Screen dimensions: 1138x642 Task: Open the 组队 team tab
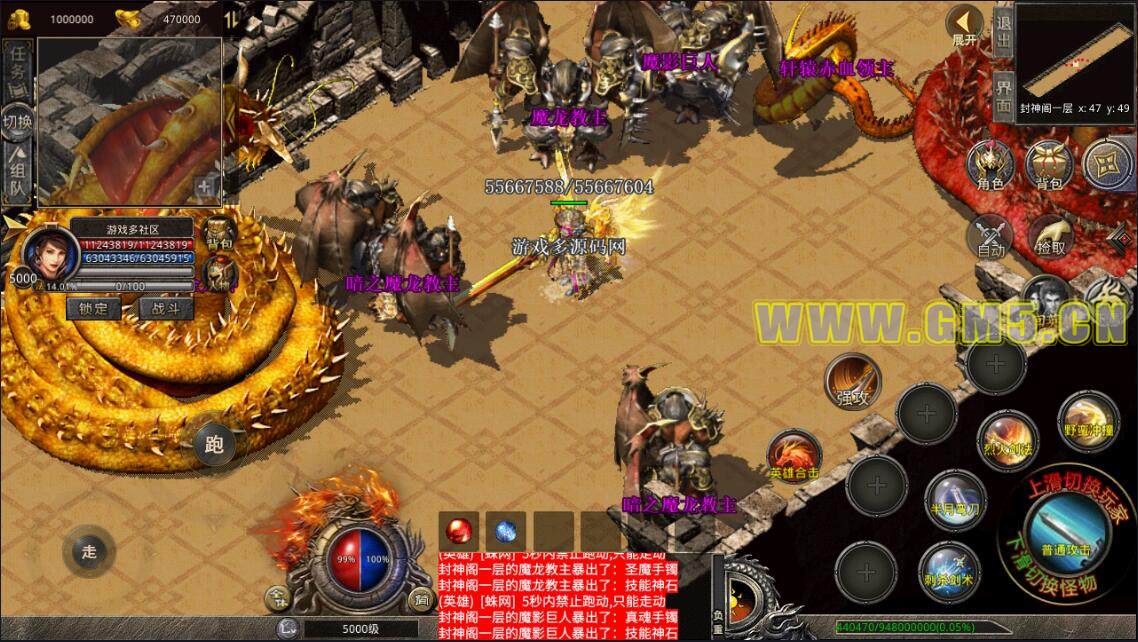pos(17,174)
